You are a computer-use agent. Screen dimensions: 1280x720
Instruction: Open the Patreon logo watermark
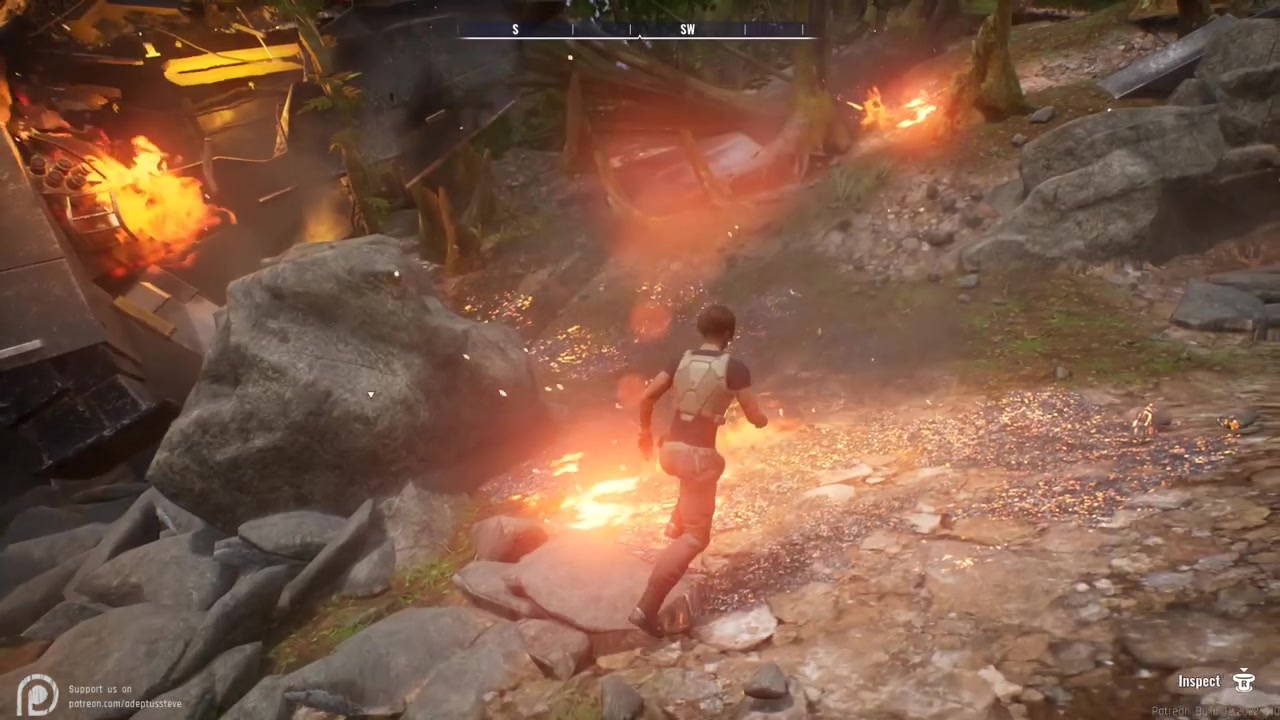37,694
